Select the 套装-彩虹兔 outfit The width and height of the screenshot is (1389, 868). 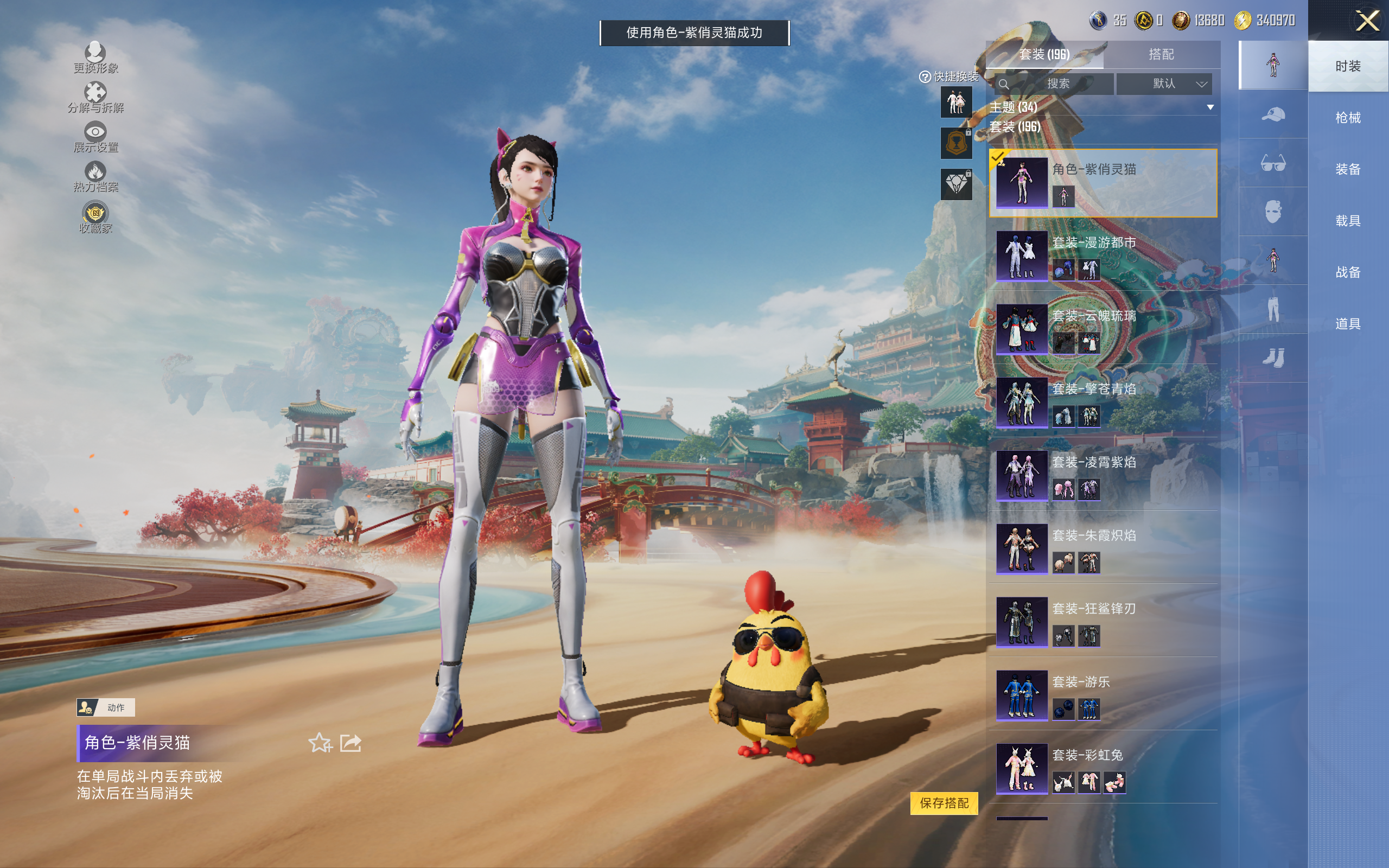[1102, 769]
